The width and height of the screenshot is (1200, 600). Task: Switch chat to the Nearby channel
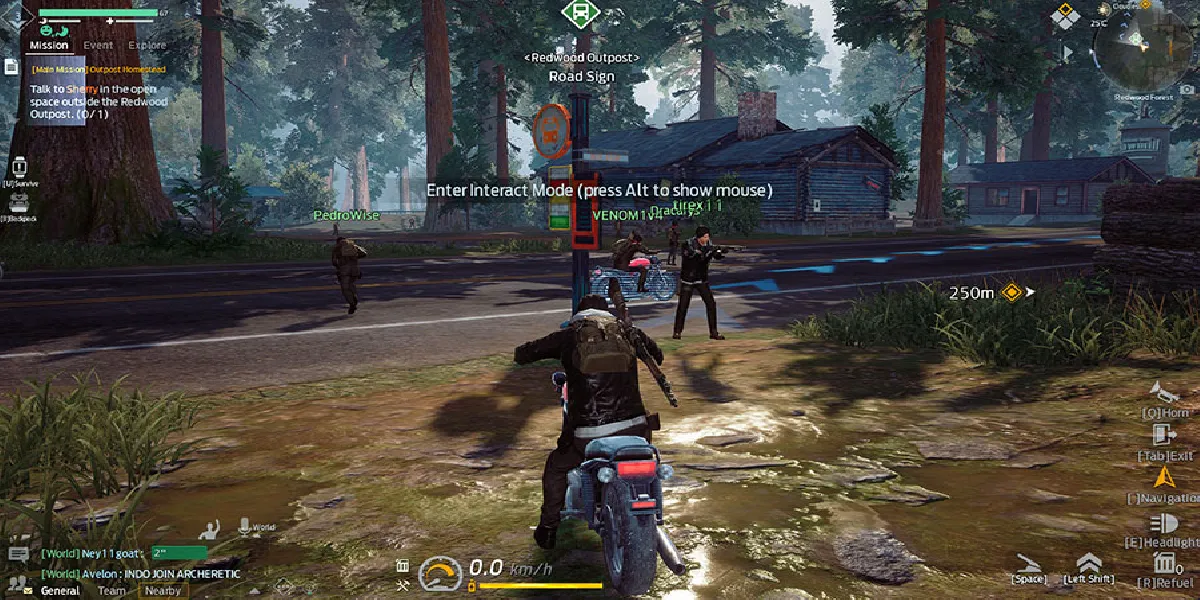tap(163, 590)
